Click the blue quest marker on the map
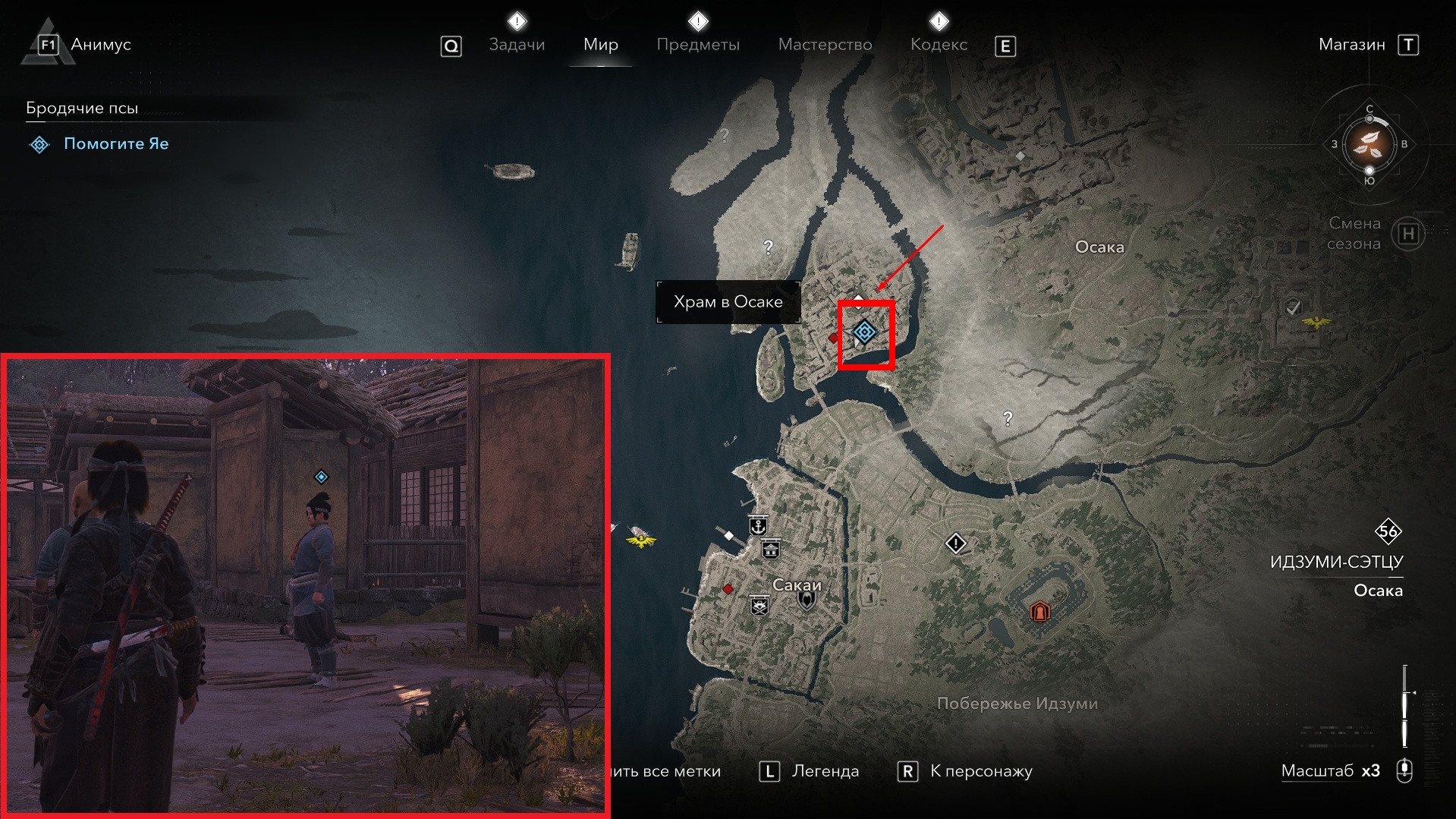 click(864, 332)
